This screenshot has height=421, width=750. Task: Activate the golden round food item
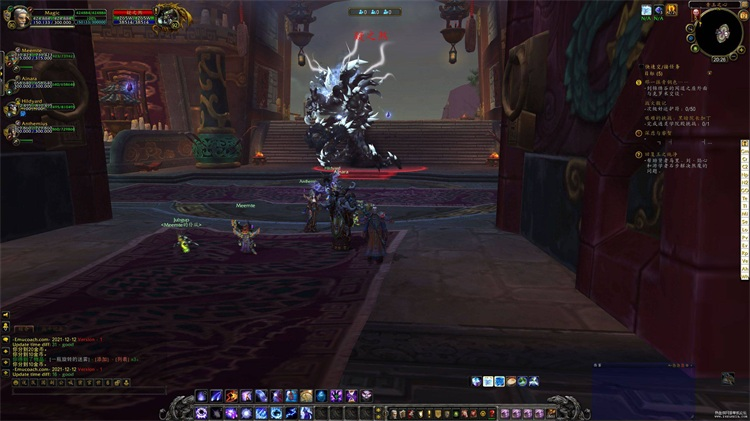tap(306, 396)
